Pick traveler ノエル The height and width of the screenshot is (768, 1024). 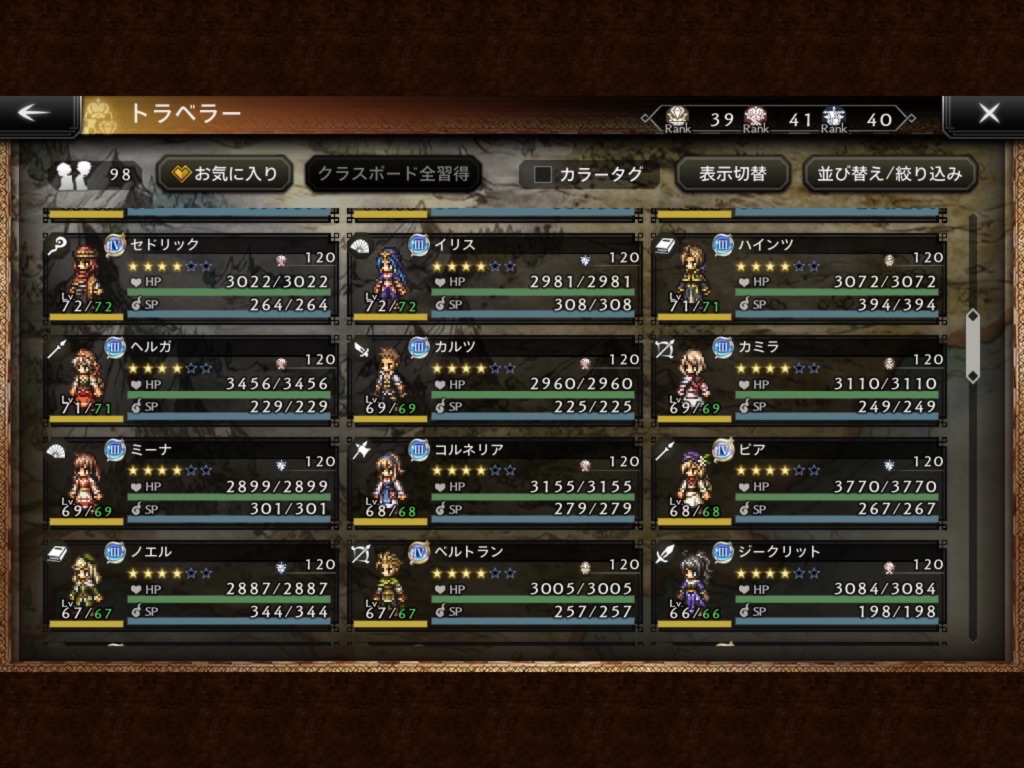[190, 585]
